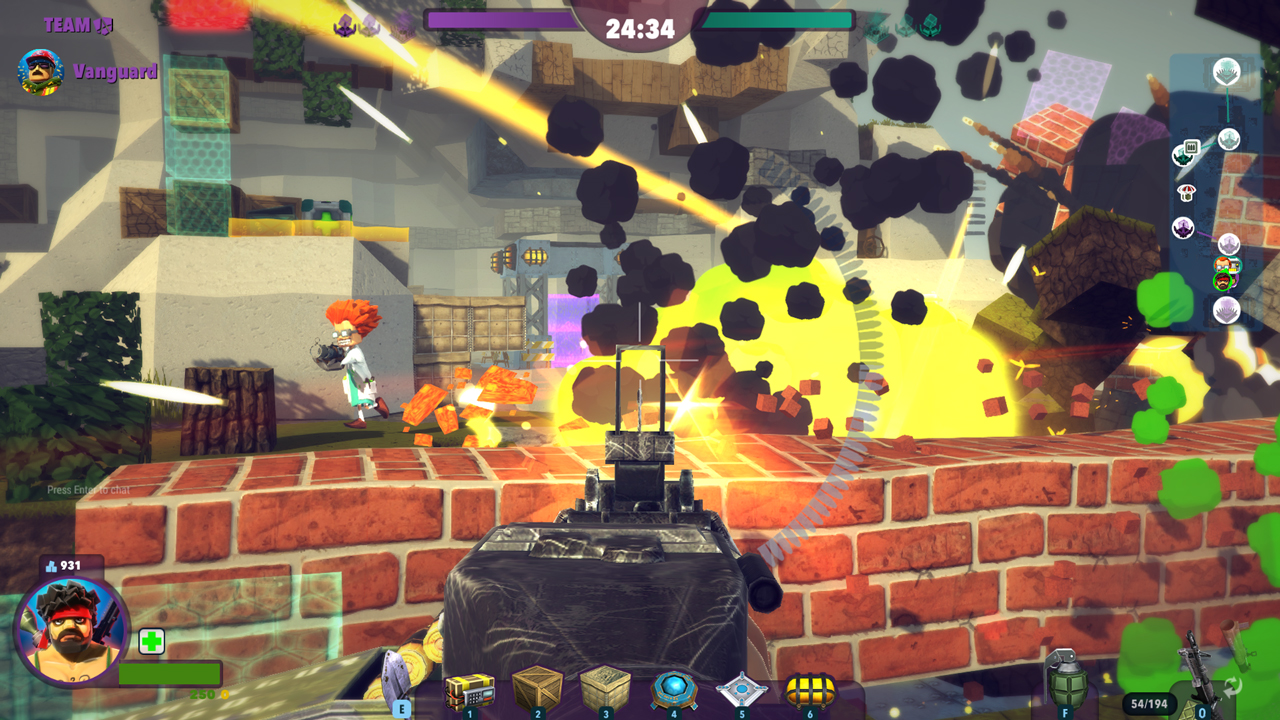Expand the bottom objective node on the tracker
The image size is (1280, 720).
pyautogui.click(x=1226, y=309)
